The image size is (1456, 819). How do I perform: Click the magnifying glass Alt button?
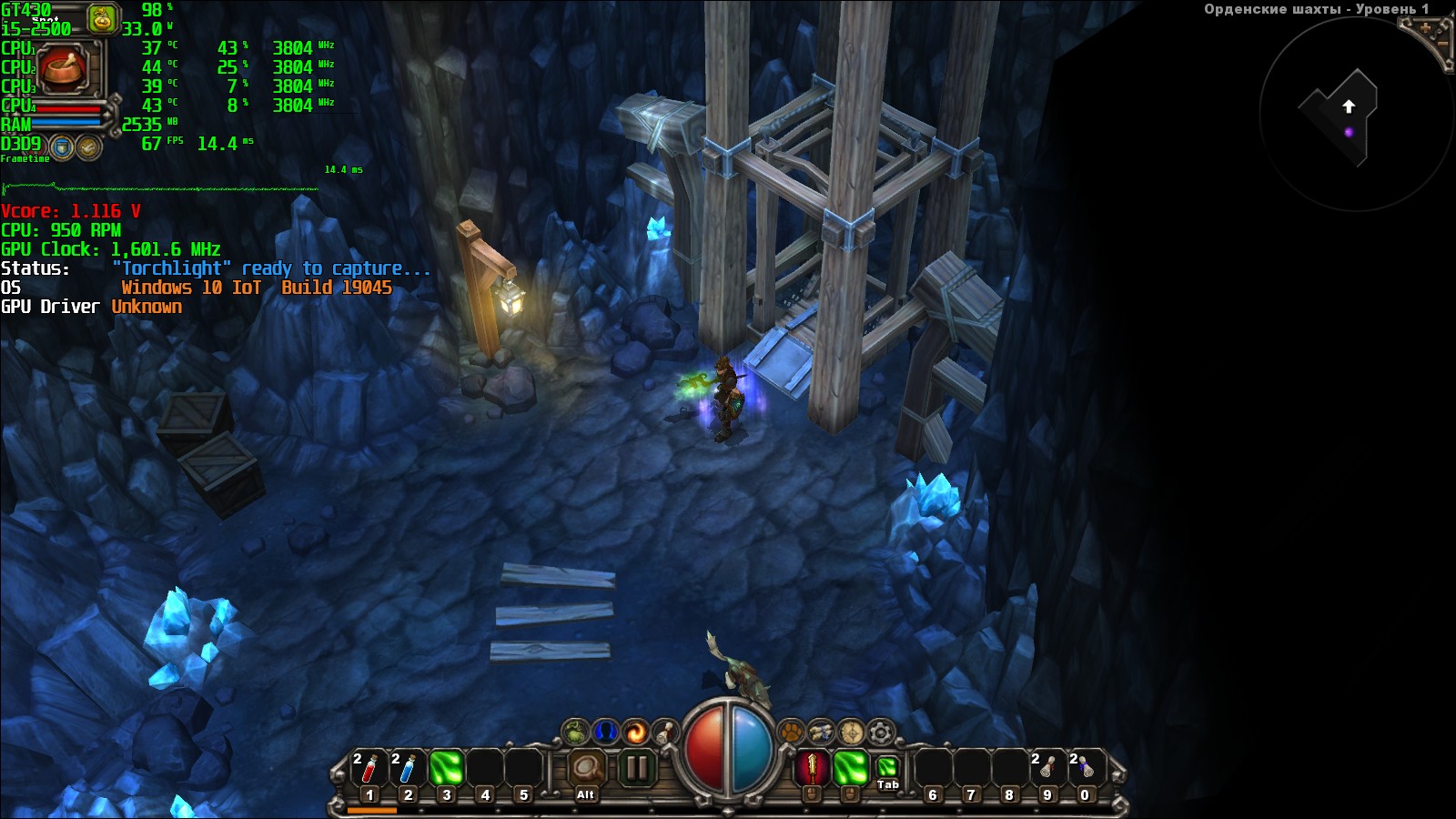[x=585, y=771]
